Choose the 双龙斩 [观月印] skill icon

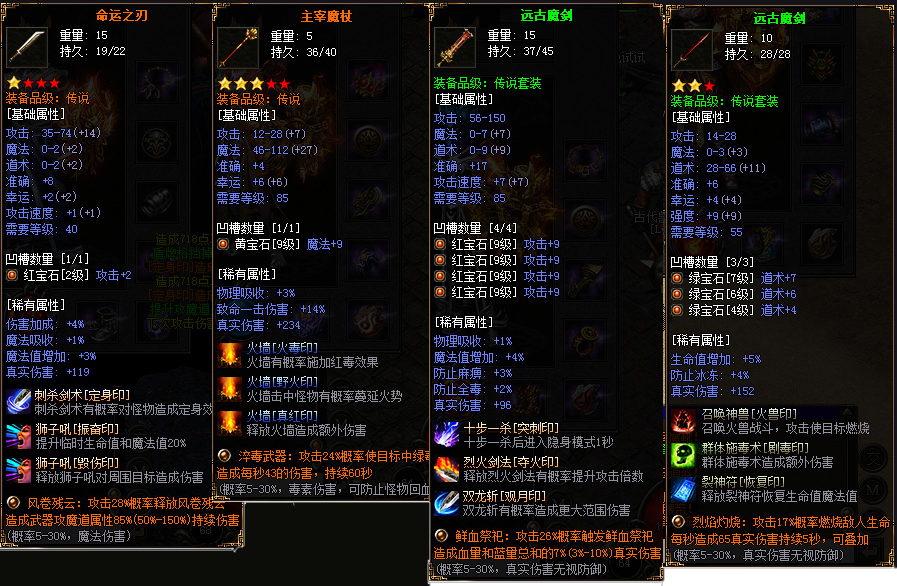coord(446,502)
